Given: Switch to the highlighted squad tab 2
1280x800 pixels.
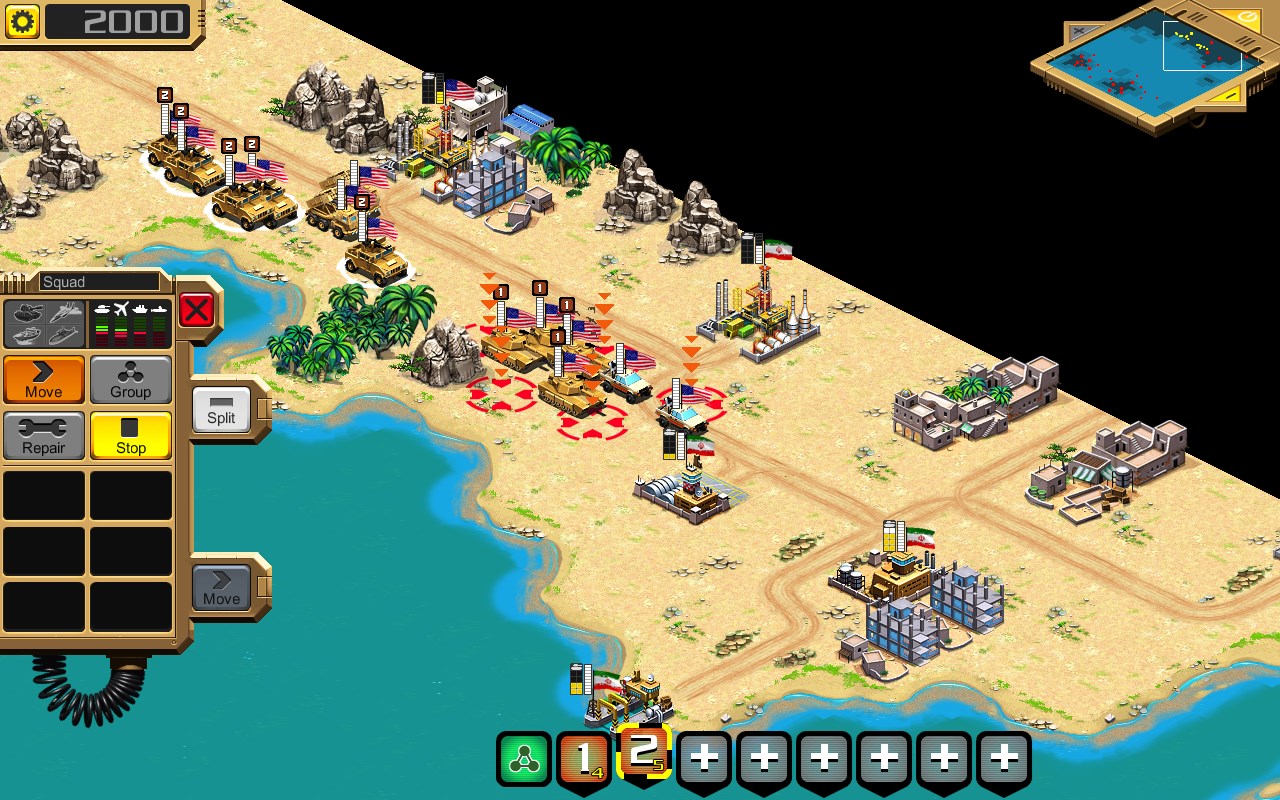Looking at the screenshot, I should tap(645, 757).
